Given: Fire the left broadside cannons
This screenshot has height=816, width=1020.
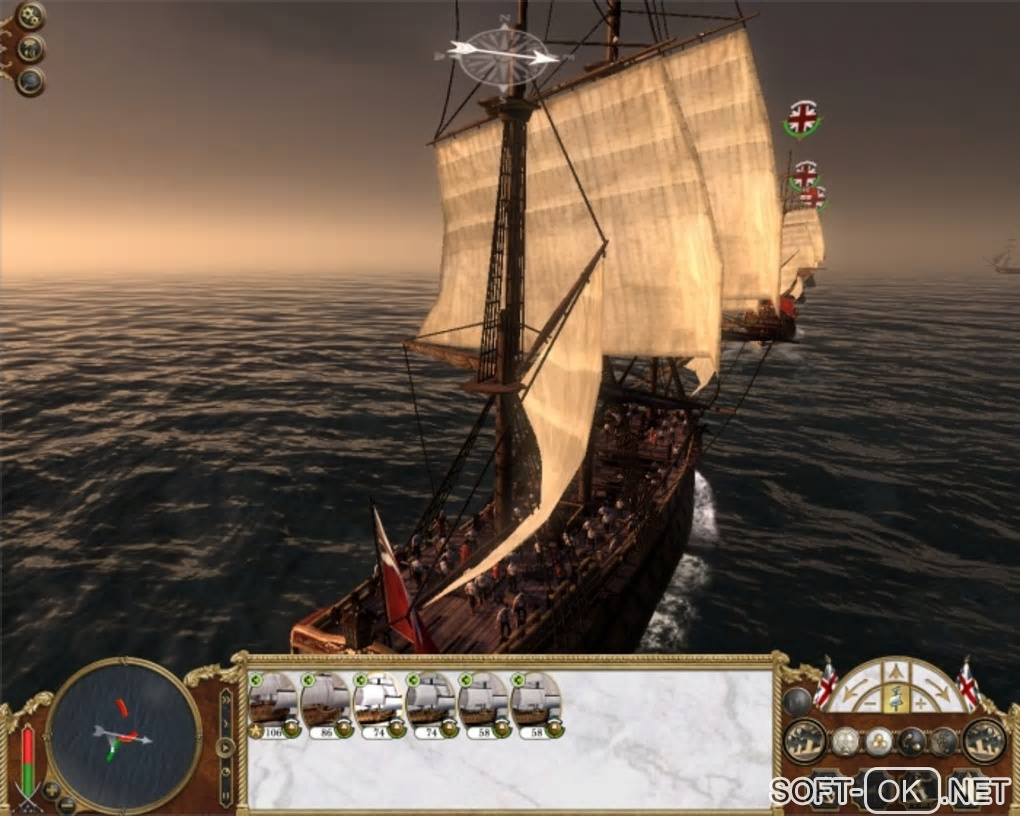Looking at the screenshot, I should click(x=804, y=741).
